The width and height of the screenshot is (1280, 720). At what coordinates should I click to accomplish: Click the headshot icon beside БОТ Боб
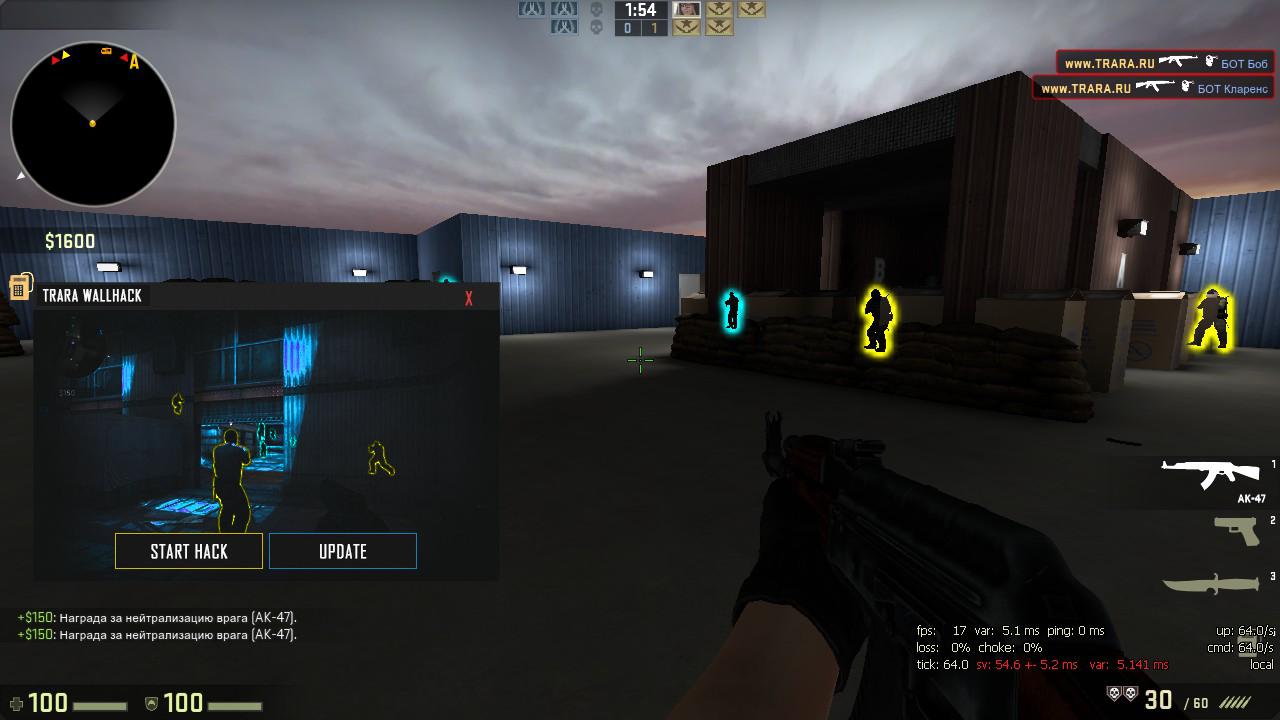(1210, 62)
